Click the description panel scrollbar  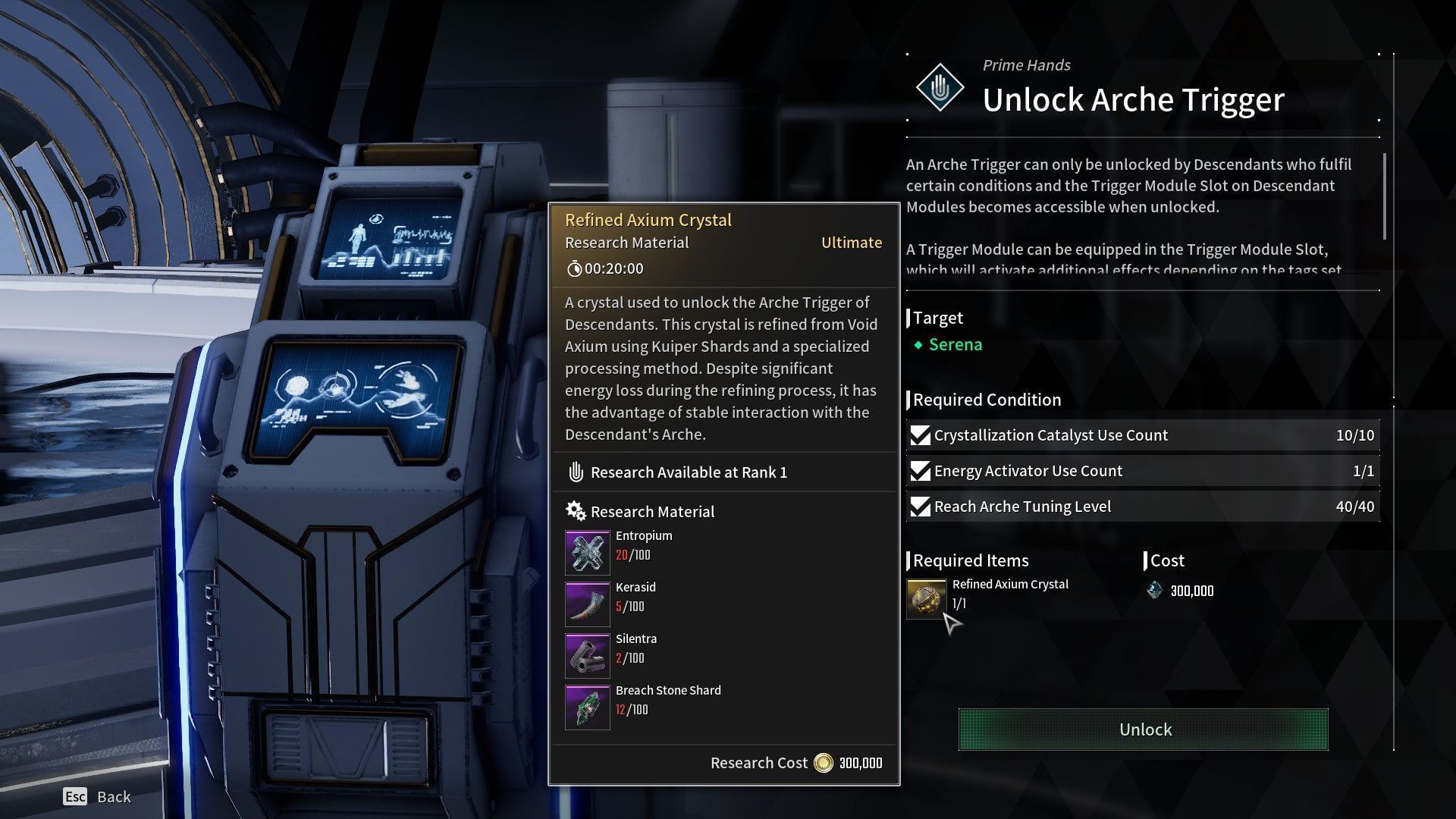point(1385,197)
